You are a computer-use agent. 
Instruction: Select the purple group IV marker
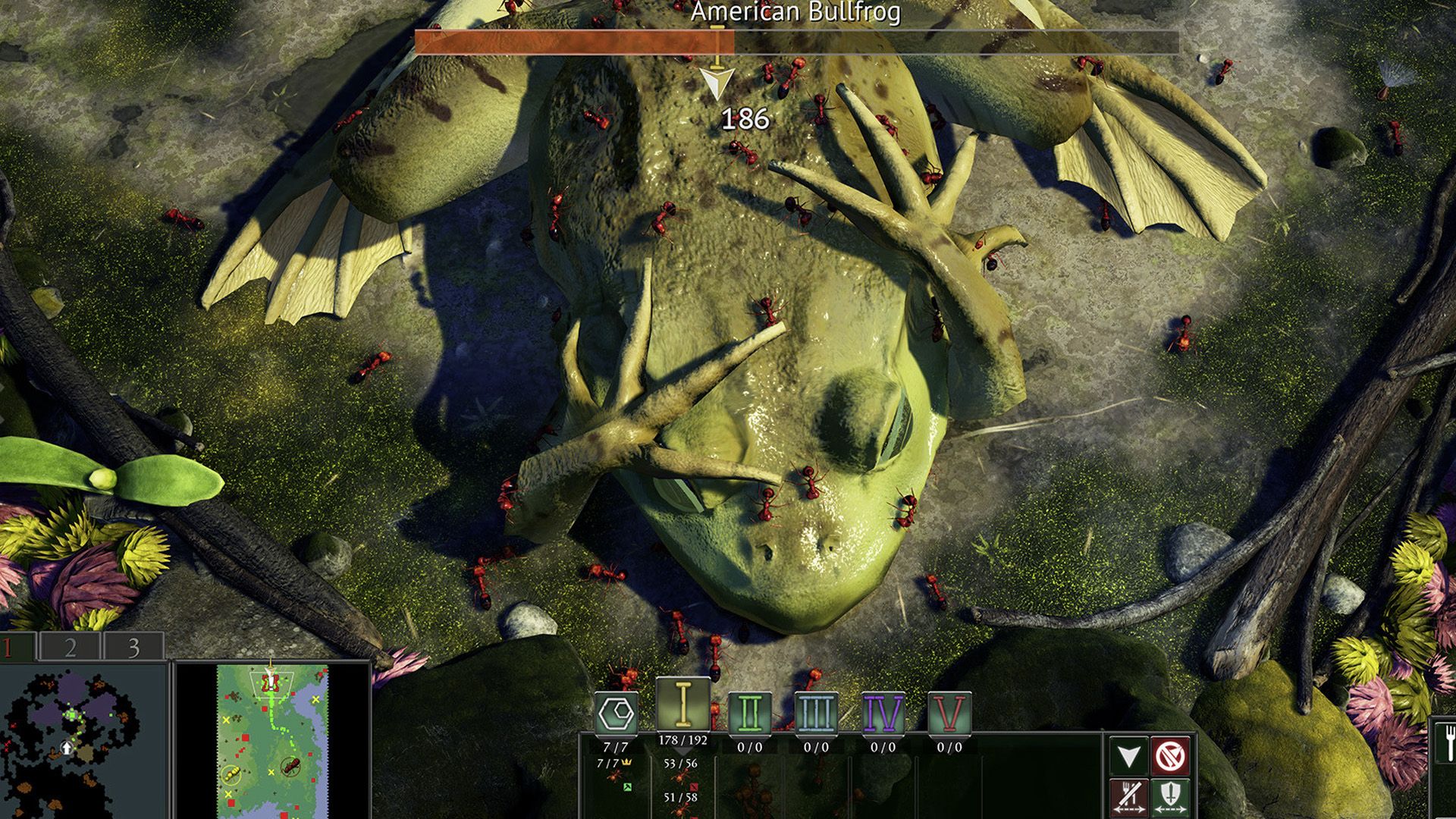(x=883, y=713)
